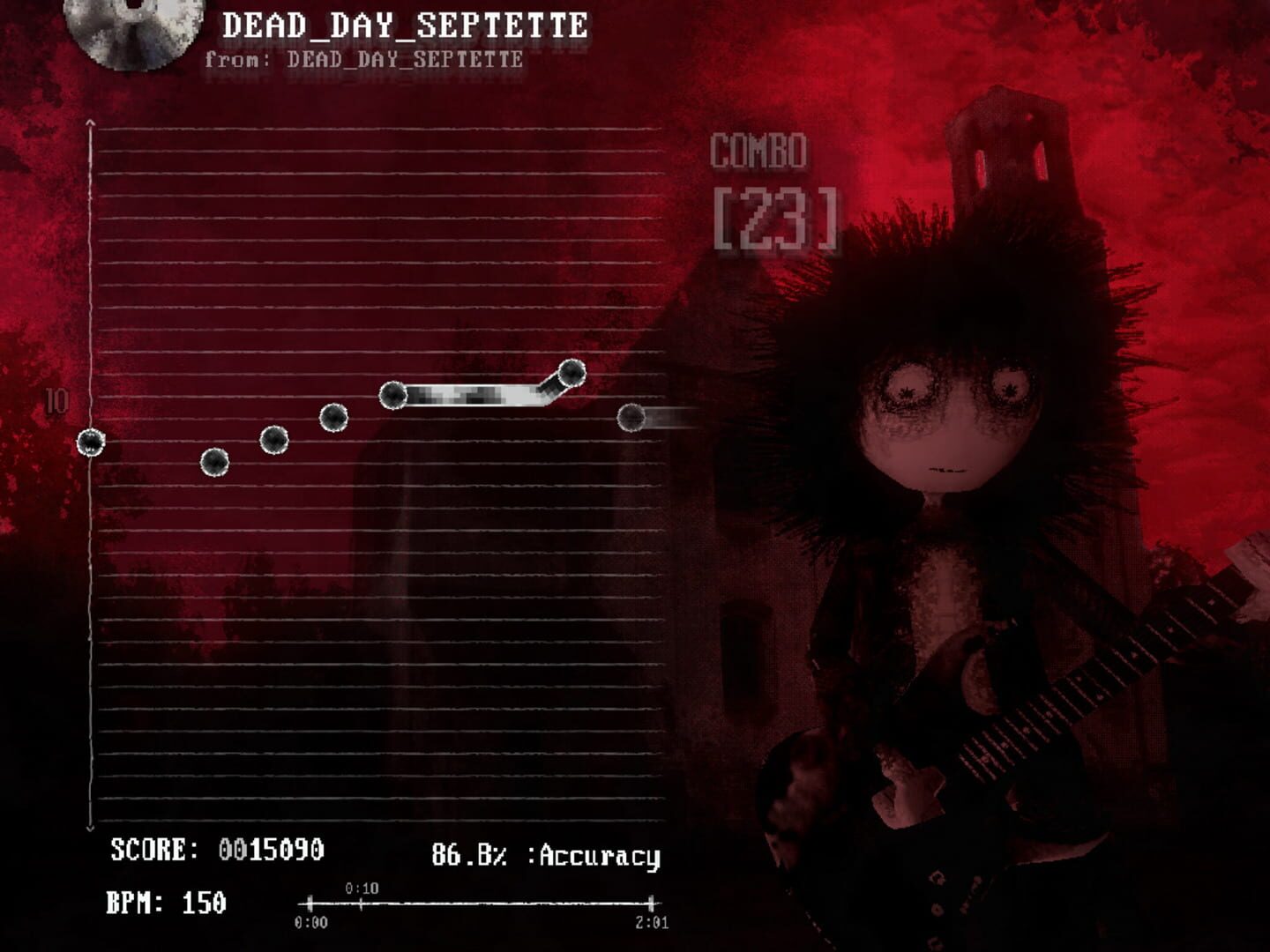Image resolution: width=1270 pixels, height=952 pixels.
Task: Click the note at the hold's peak
Action: pyautogui.click(x=572, y=373)
